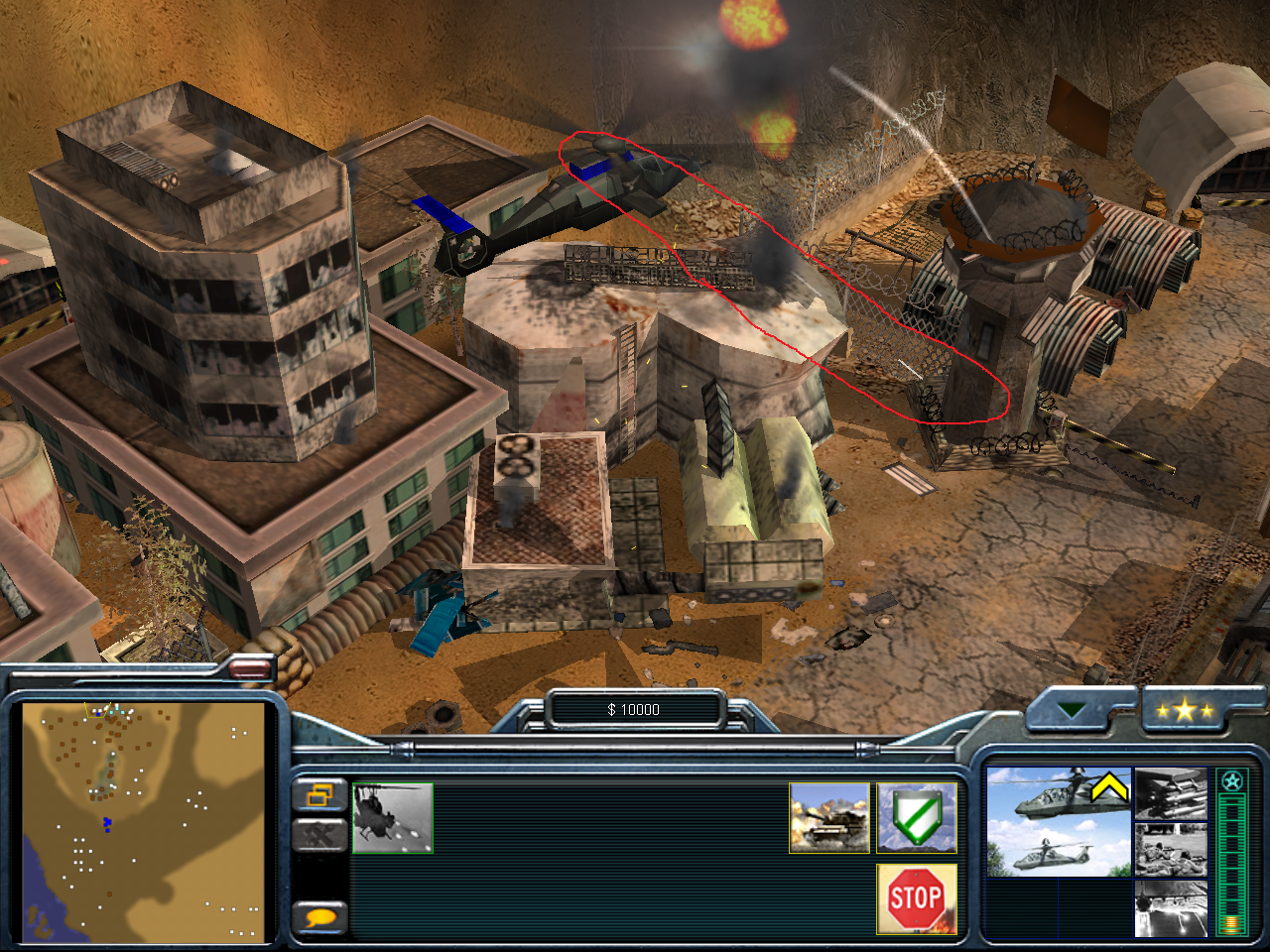Hit the STOP command button
Viewport: 1270px width, 952px height.
[916, 898]
